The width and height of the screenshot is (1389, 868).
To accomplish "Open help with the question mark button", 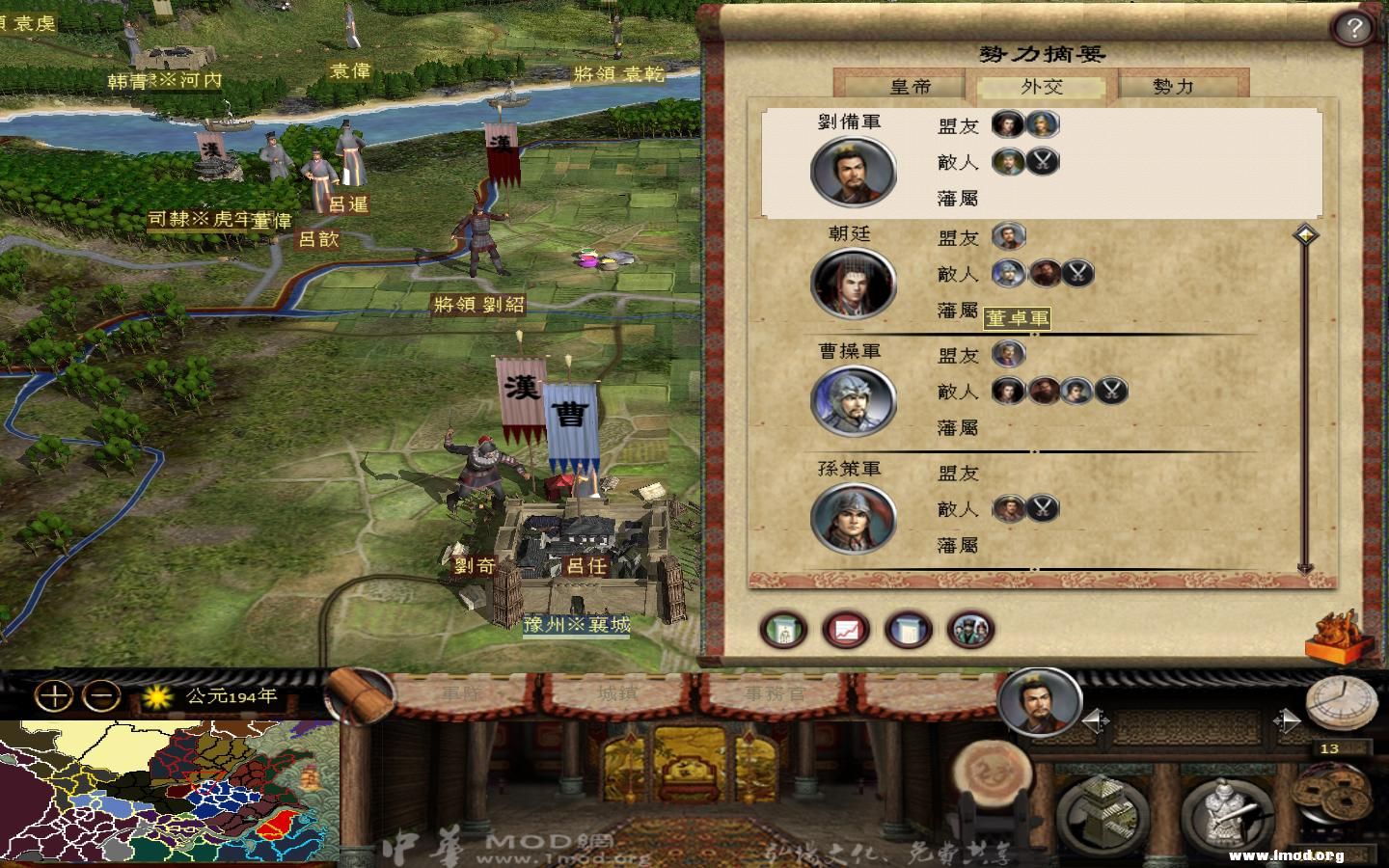I will (1353, 28).
